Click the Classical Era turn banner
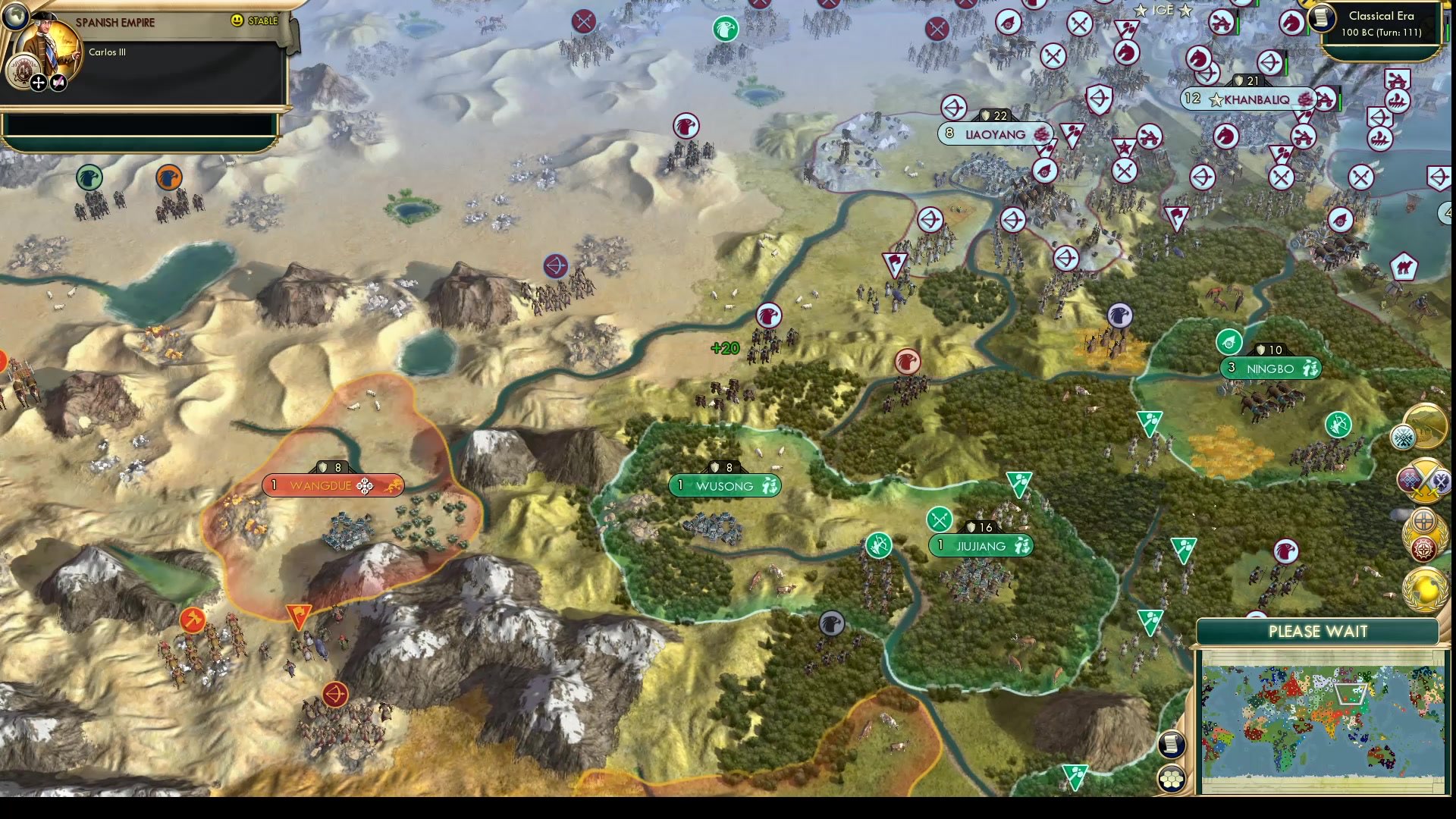 pyautogui.click(x=1382, y=23)
